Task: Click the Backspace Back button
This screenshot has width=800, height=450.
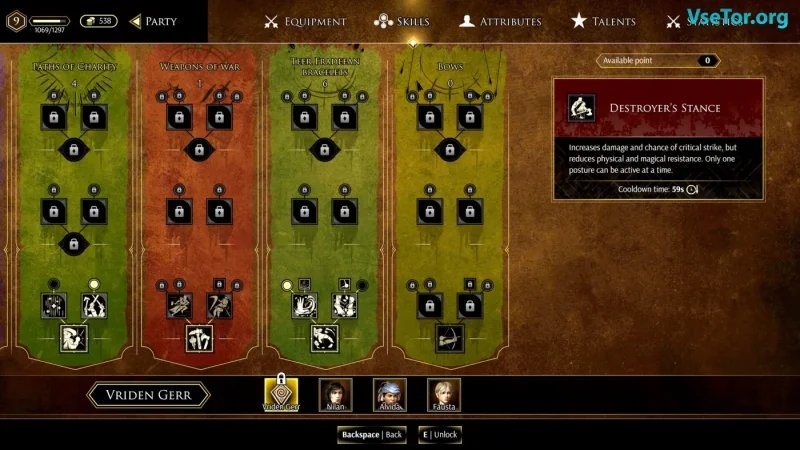Action: tap(372, 435)
